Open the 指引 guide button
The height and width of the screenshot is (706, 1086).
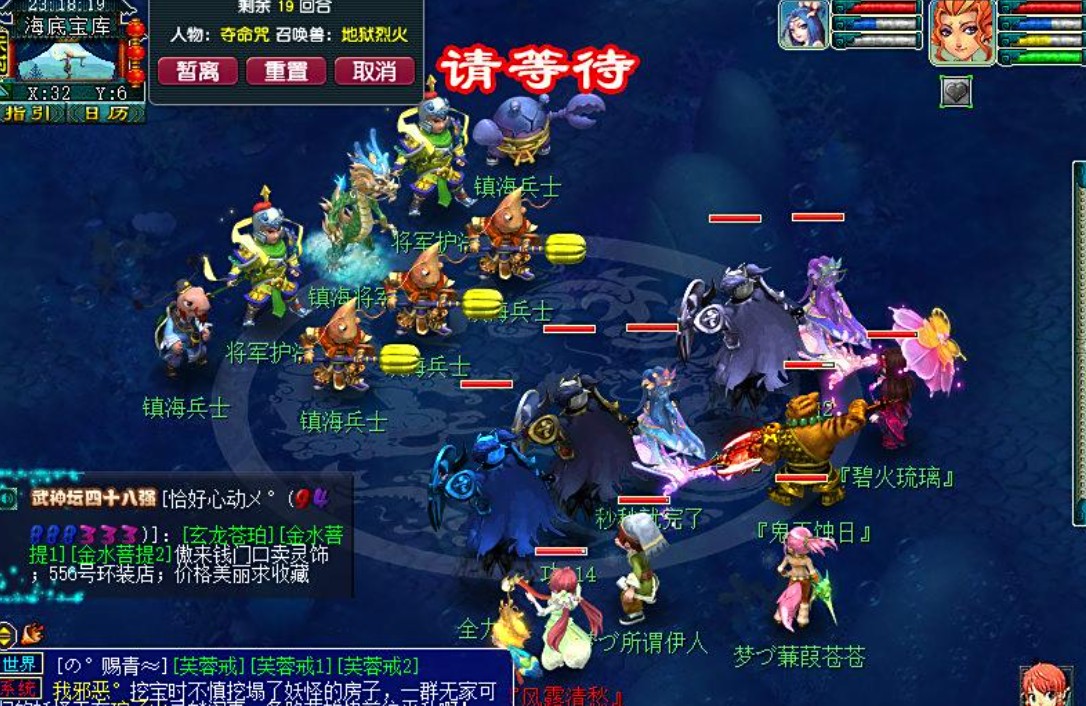click(32, 113)
